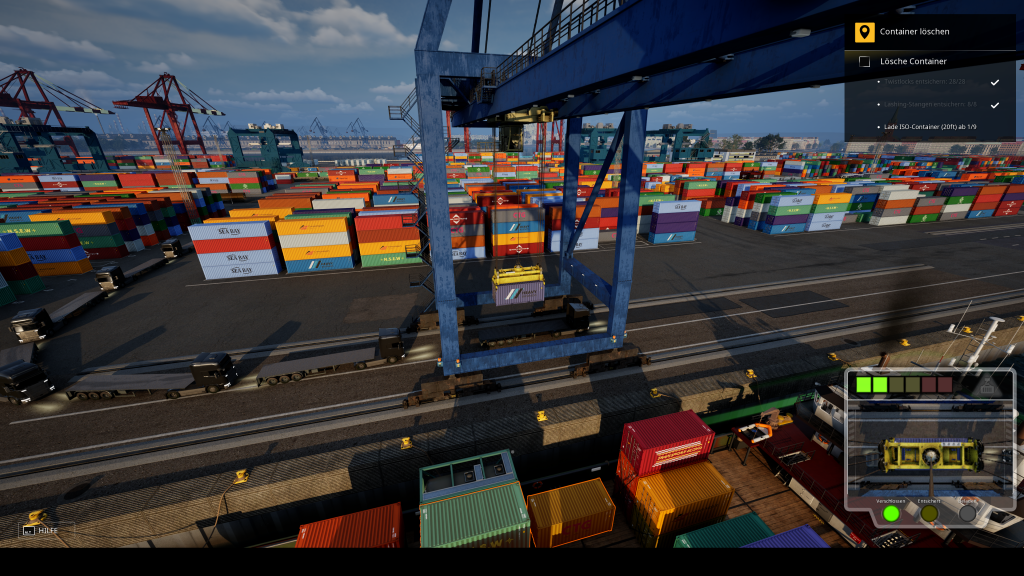The width and height of the screenshot is (1024, 576).
Task: Click the green Verschlossen indicator light
Action: tap(890, 513)
